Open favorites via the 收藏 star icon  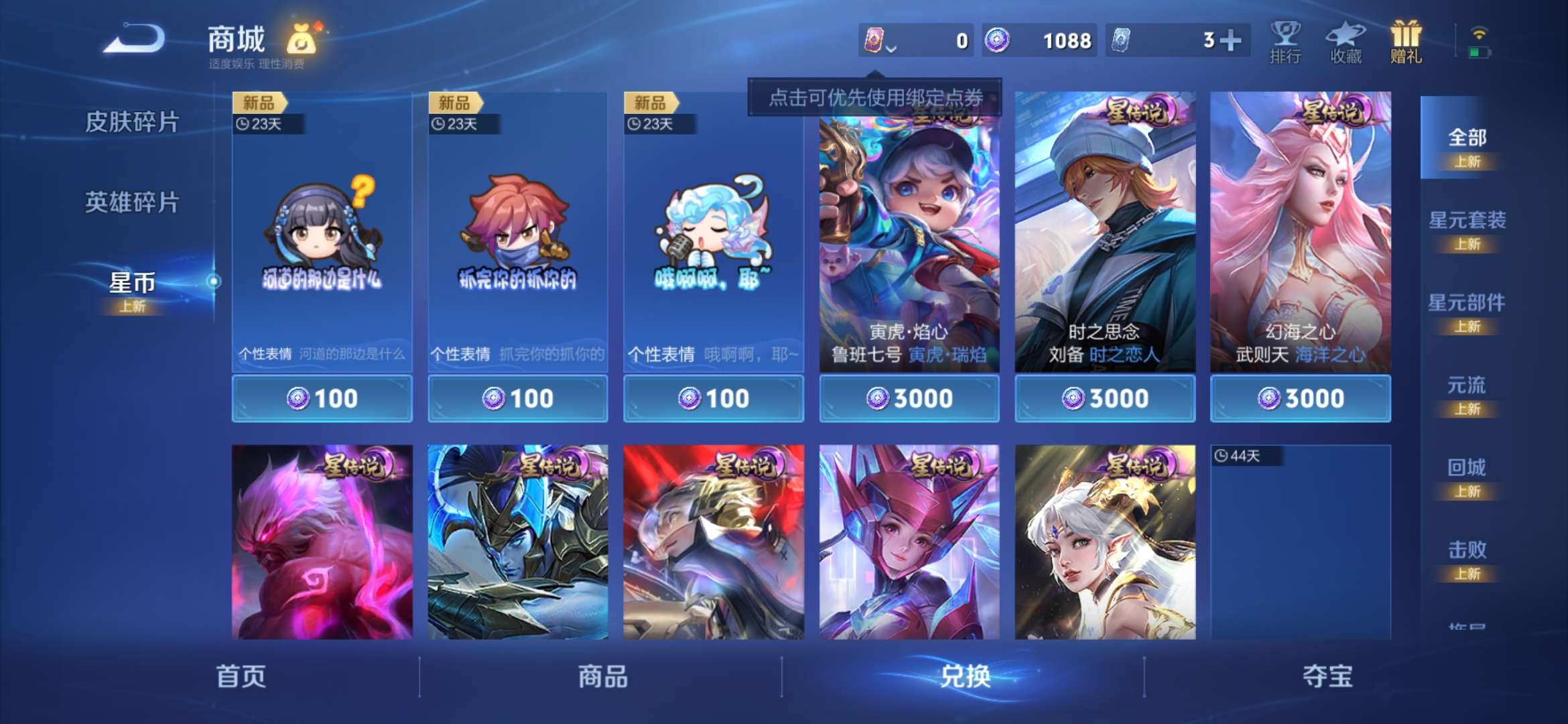[1346, 42]
